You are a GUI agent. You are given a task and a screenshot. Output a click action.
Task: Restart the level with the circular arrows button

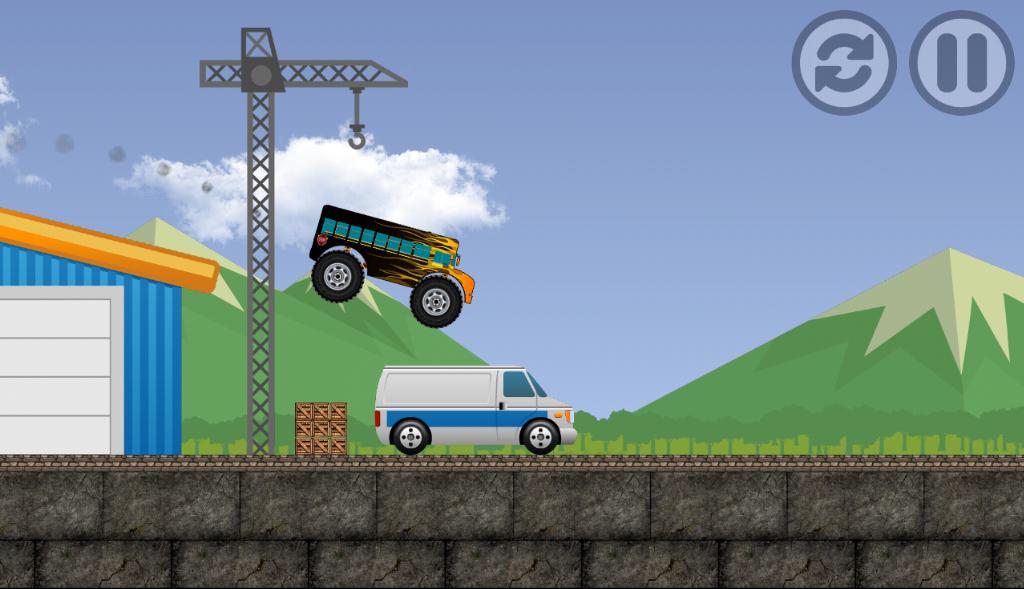(844, 62)
